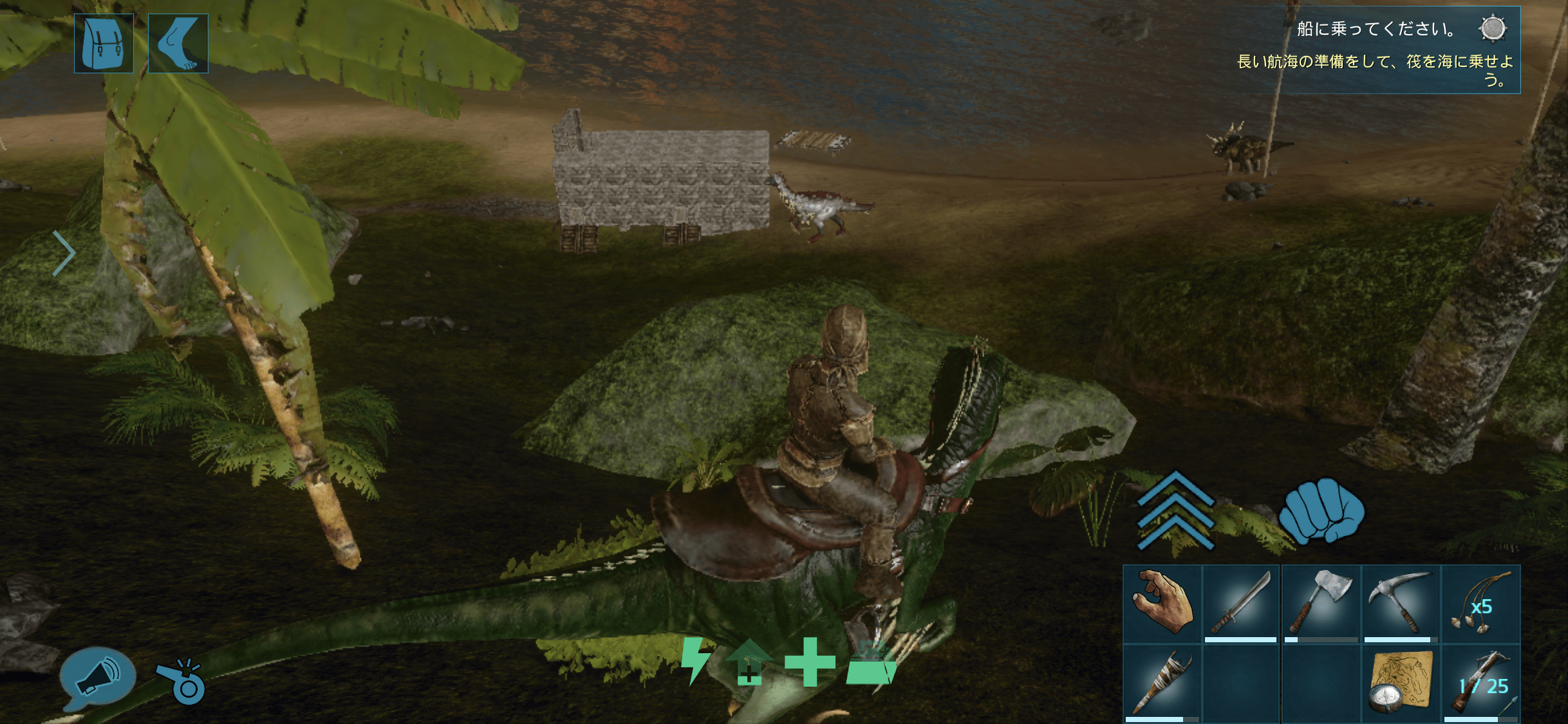This screenshot has height=724, width=1568.
Task: Select the bola x5 slot
Action: click(x=1480, y=604)
